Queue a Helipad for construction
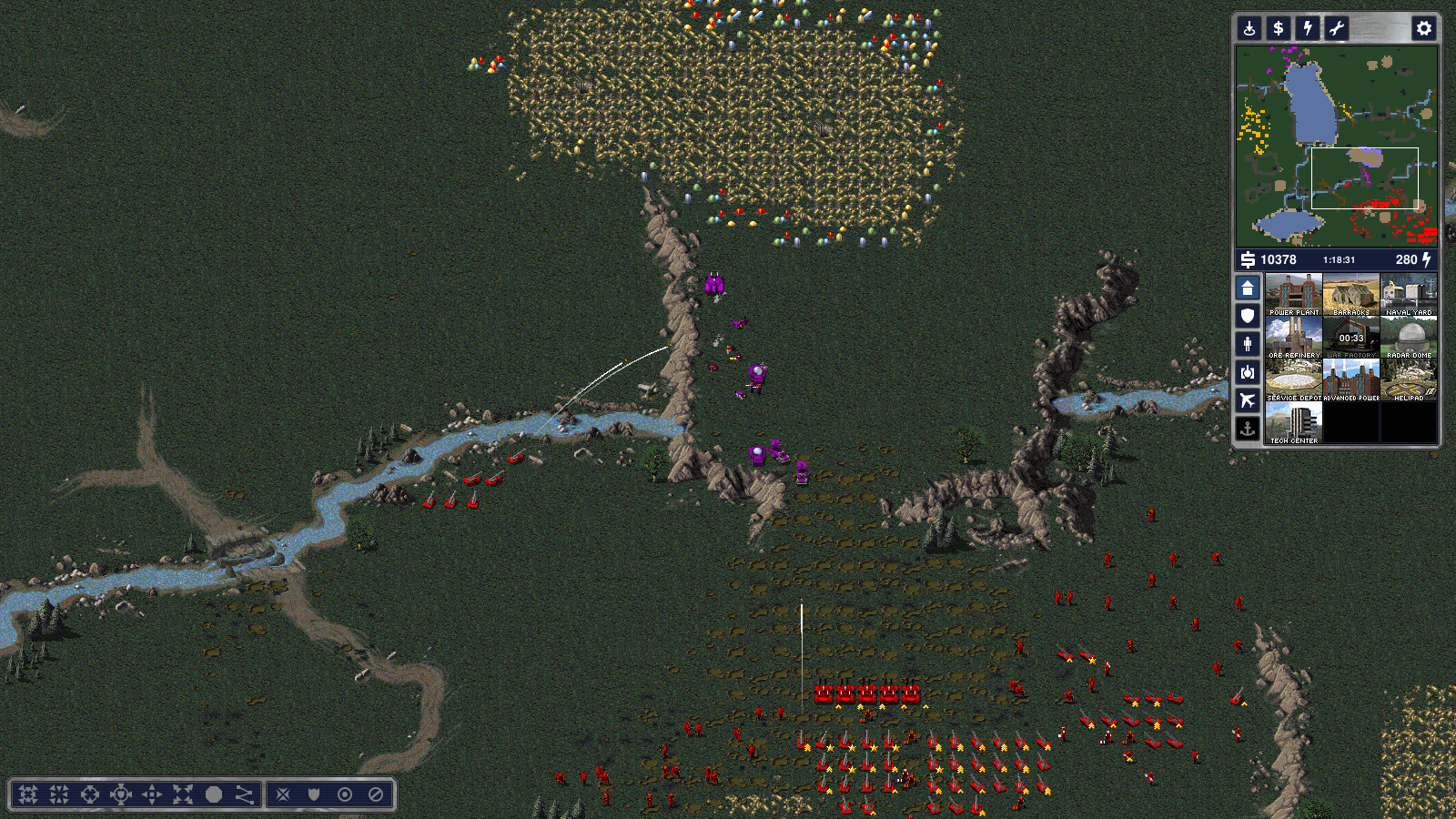Image resolution: width=1456 pixels, height=819 pixels. (x=1409, y=379)
